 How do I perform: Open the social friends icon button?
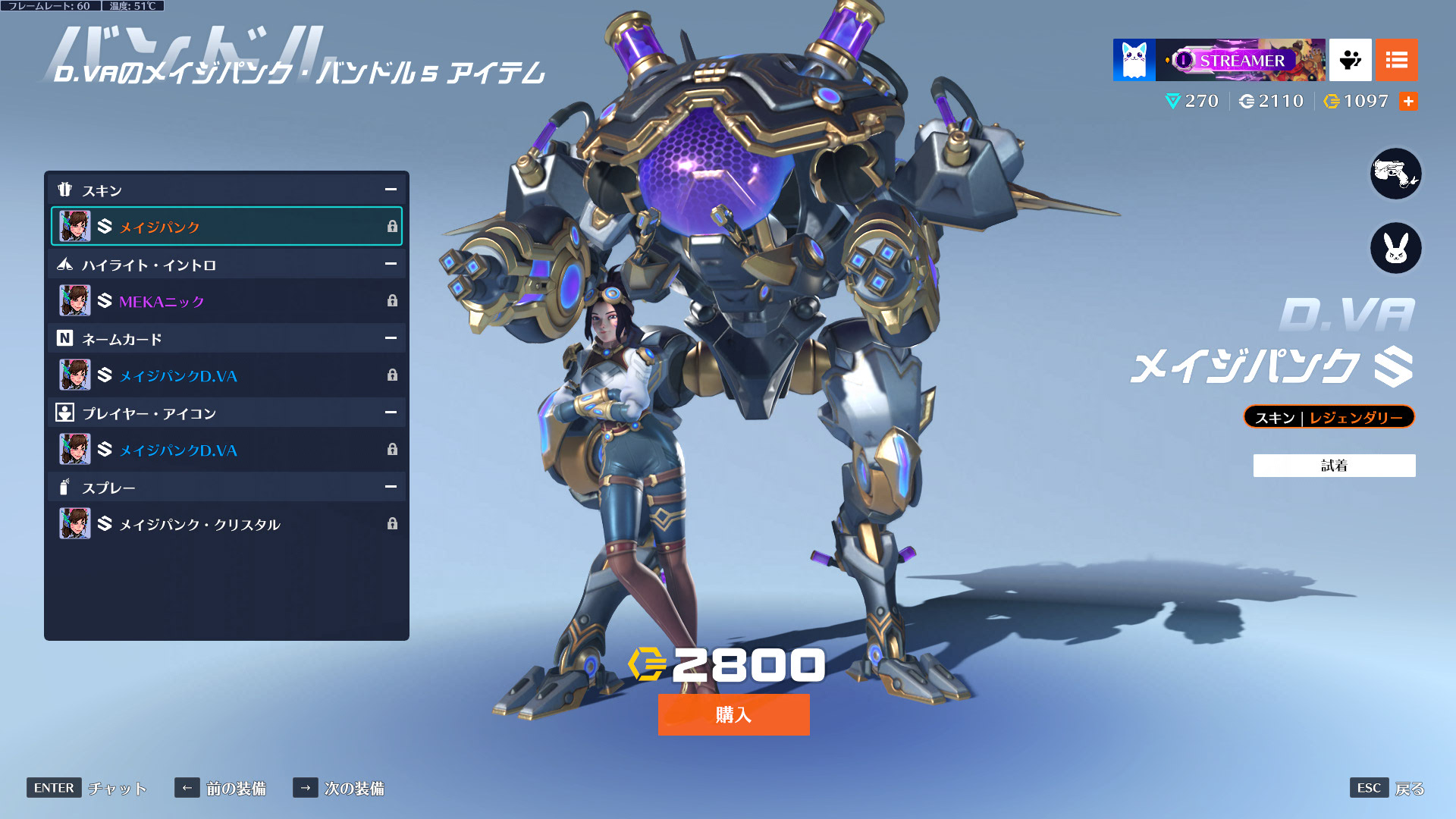[x=1350, y=60]
